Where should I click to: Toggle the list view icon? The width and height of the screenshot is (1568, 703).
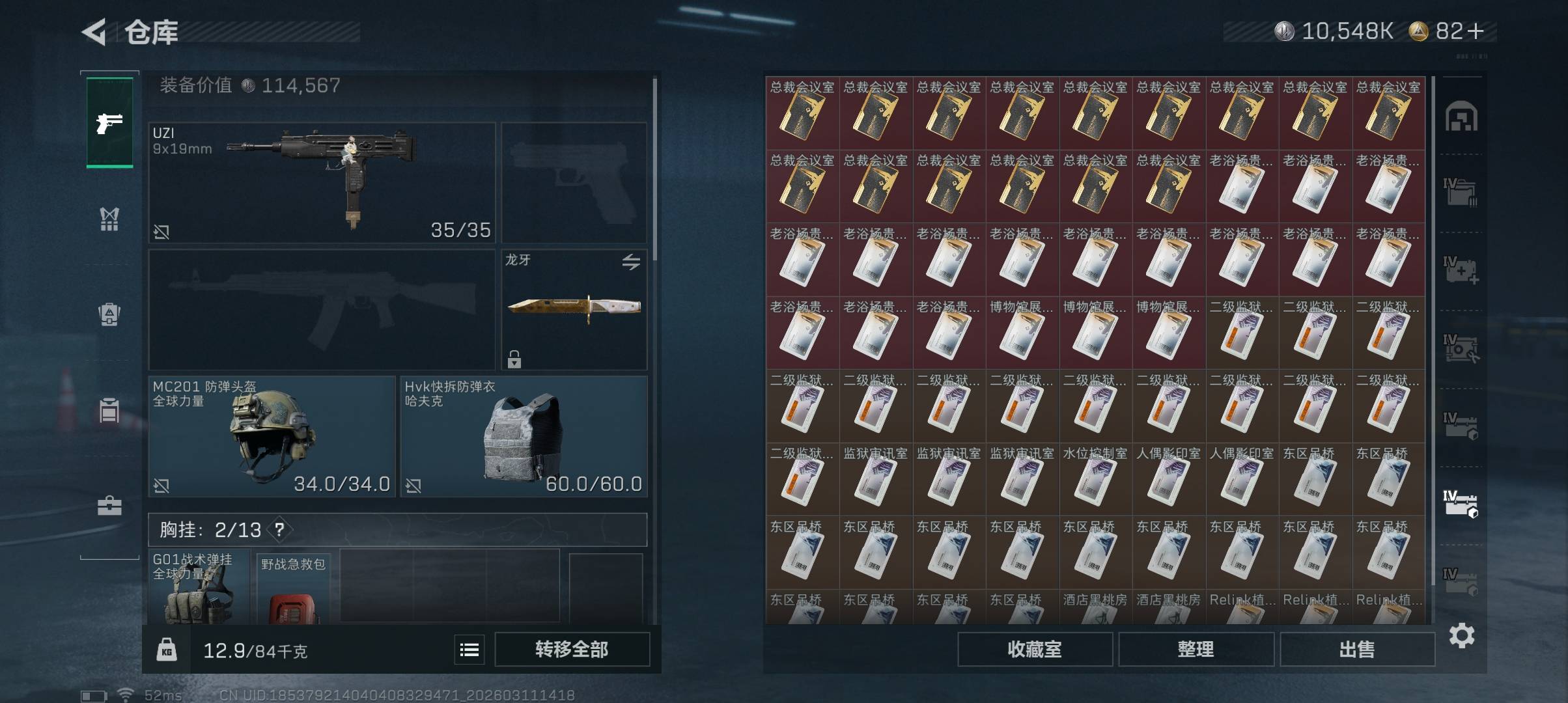pos(469,649)
